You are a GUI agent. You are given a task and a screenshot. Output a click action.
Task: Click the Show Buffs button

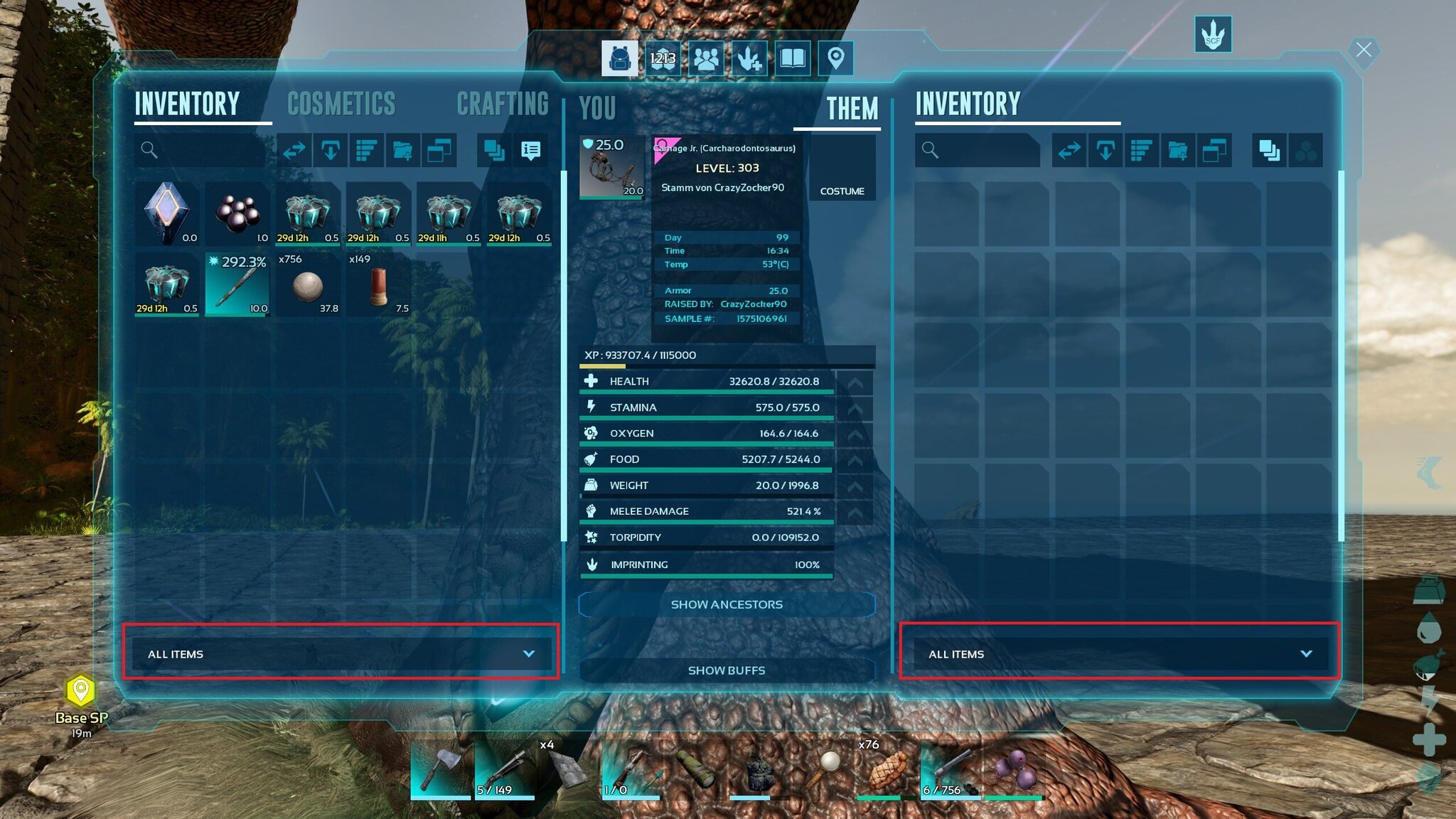(727, 670)
